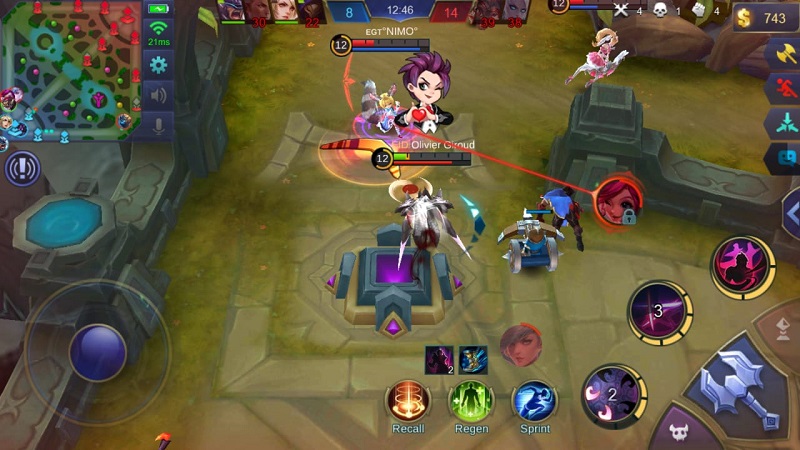Send the red running-figure retreat signal
This screenshot has width=800, height=450.
pyautogui.click(x=784, y=90)
